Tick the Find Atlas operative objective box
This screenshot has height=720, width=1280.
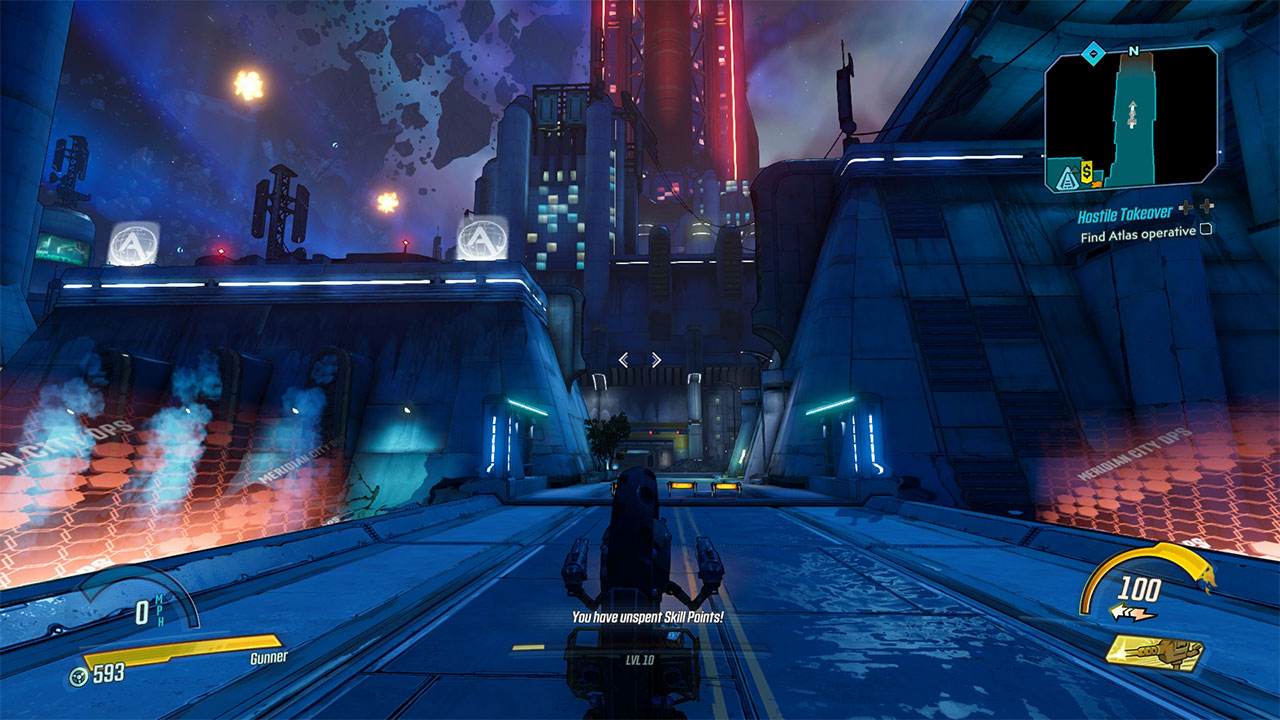tap(1206, 230)
